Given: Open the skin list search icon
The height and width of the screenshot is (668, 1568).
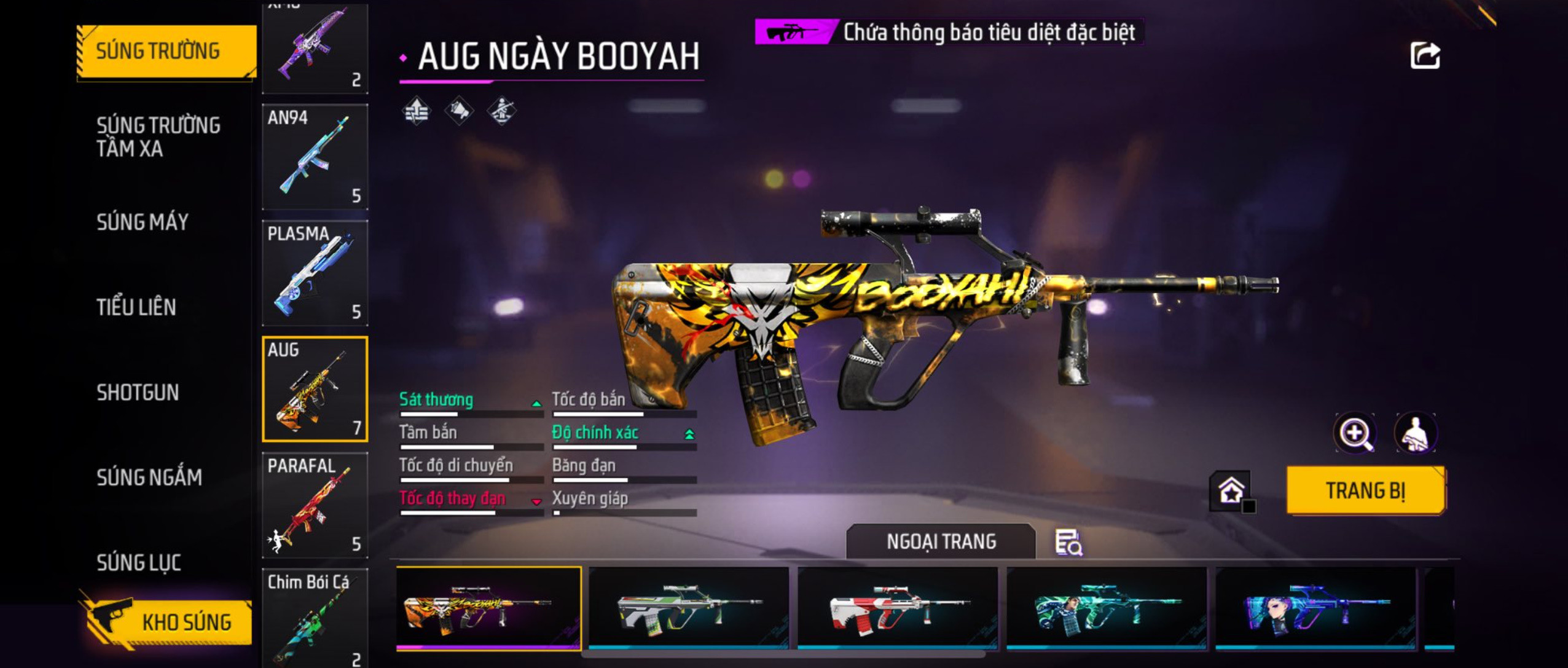Looking at the screenshot, I should tap(1068, 542).
